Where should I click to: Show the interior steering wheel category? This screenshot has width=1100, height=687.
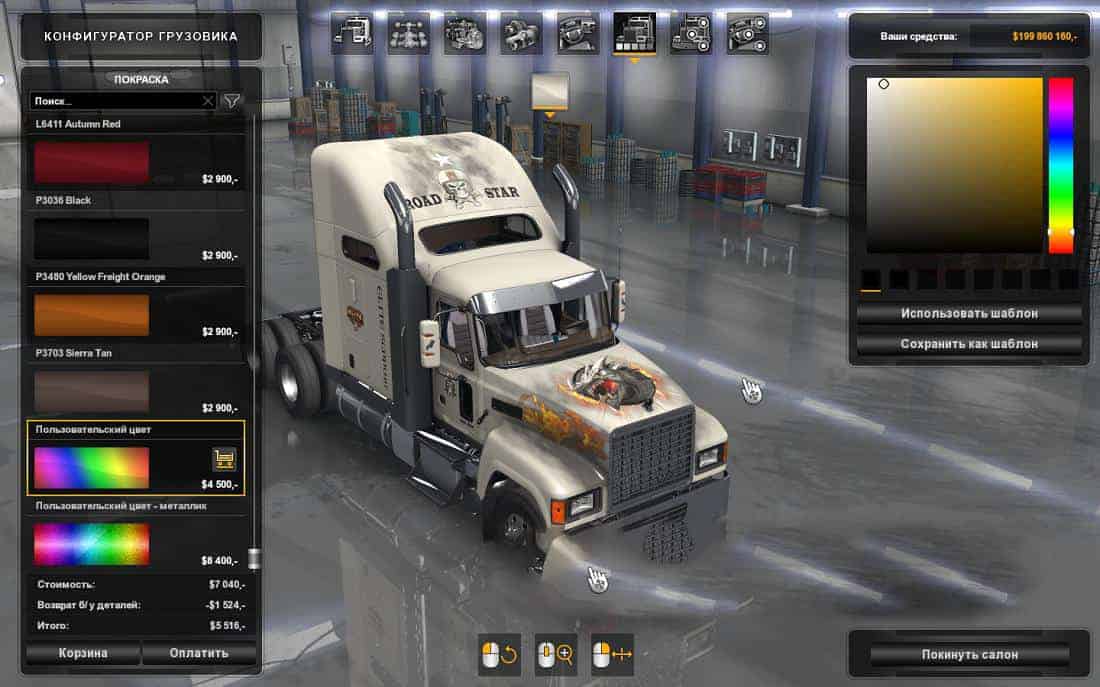pyautogui.click(x=578, y=34)
